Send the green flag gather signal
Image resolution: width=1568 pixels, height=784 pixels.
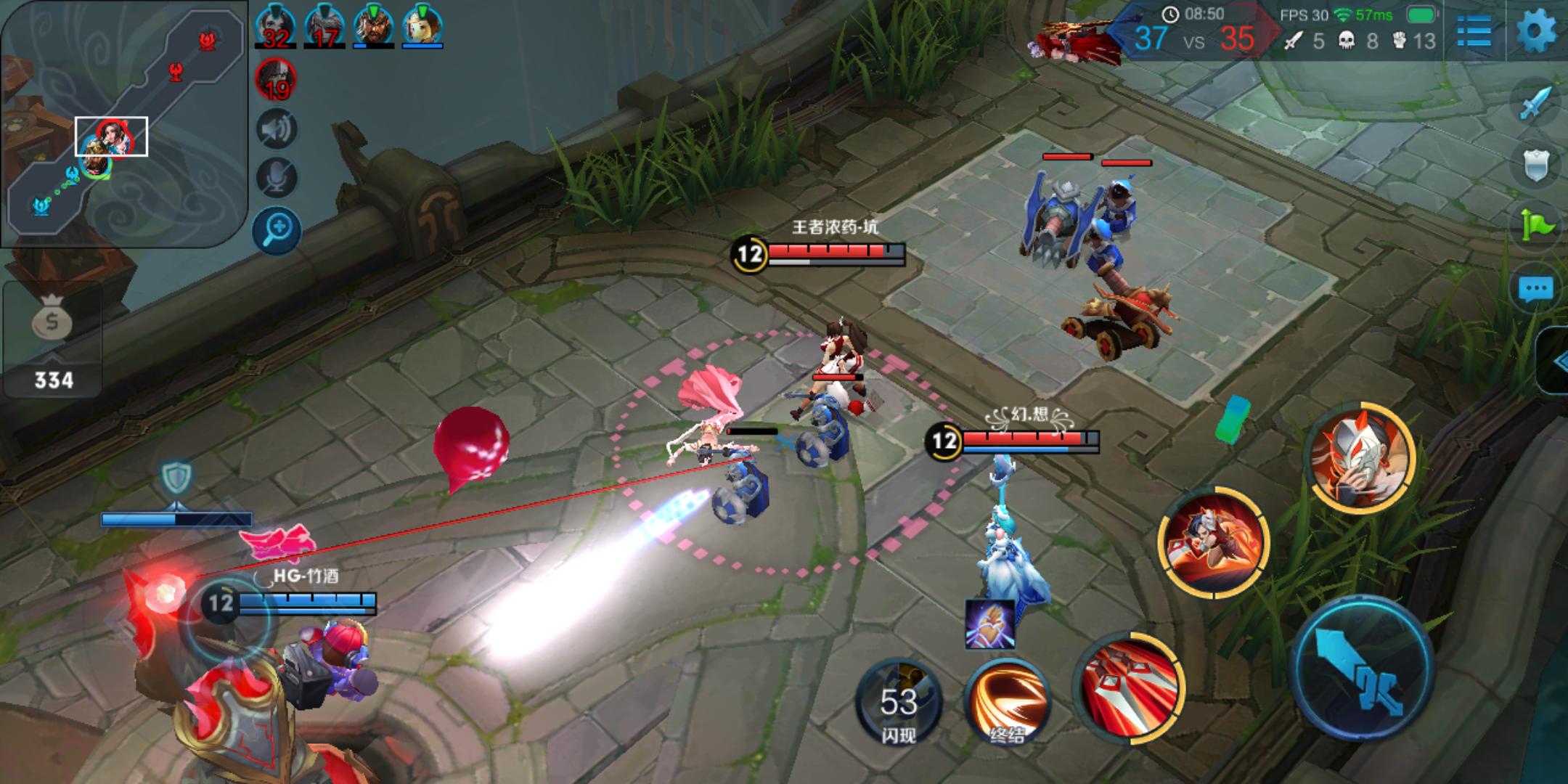click(x=1535, y=226)
